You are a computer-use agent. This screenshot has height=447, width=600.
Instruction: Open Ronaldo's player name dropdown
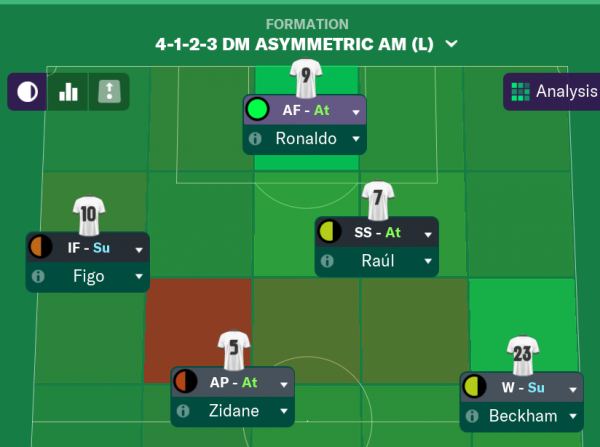click(x=355, y=139)
